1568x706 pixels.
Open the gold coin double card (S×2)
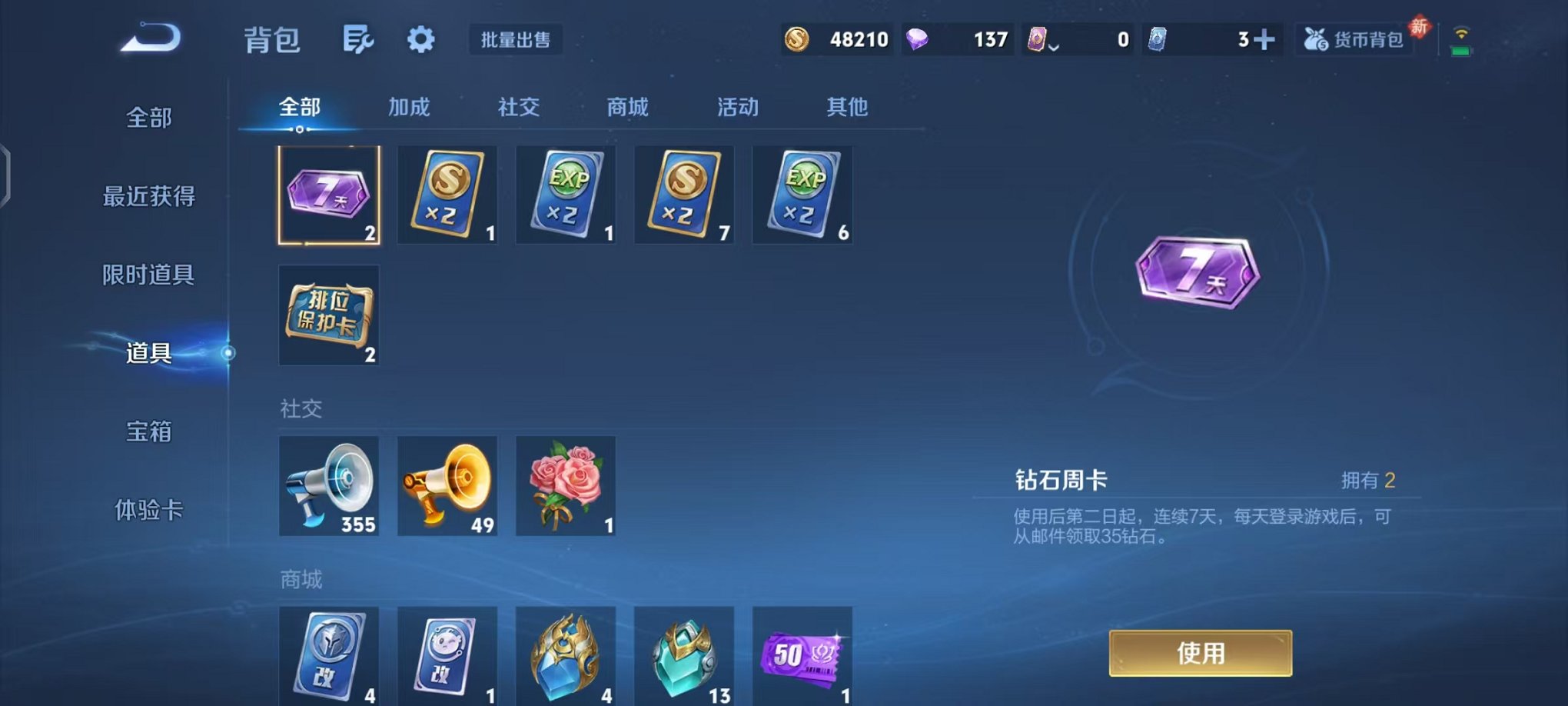point(447,195)
